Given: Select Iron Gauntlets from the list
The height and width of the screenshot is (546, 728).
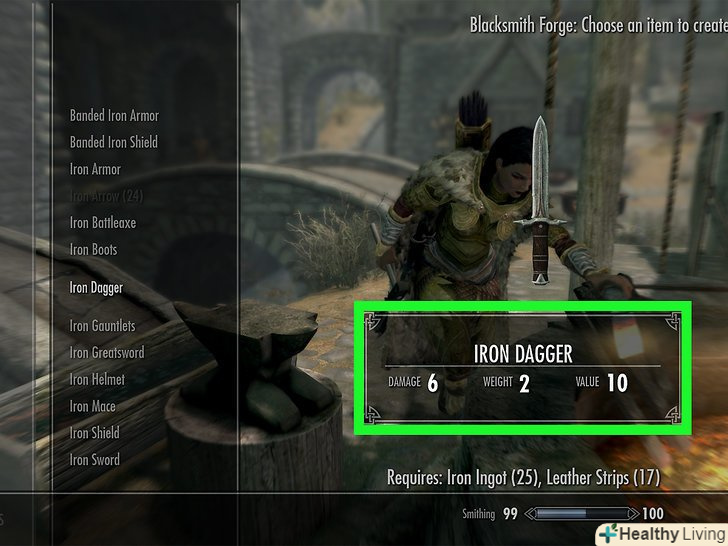Looking at the screenshot, I should (102, 326).
